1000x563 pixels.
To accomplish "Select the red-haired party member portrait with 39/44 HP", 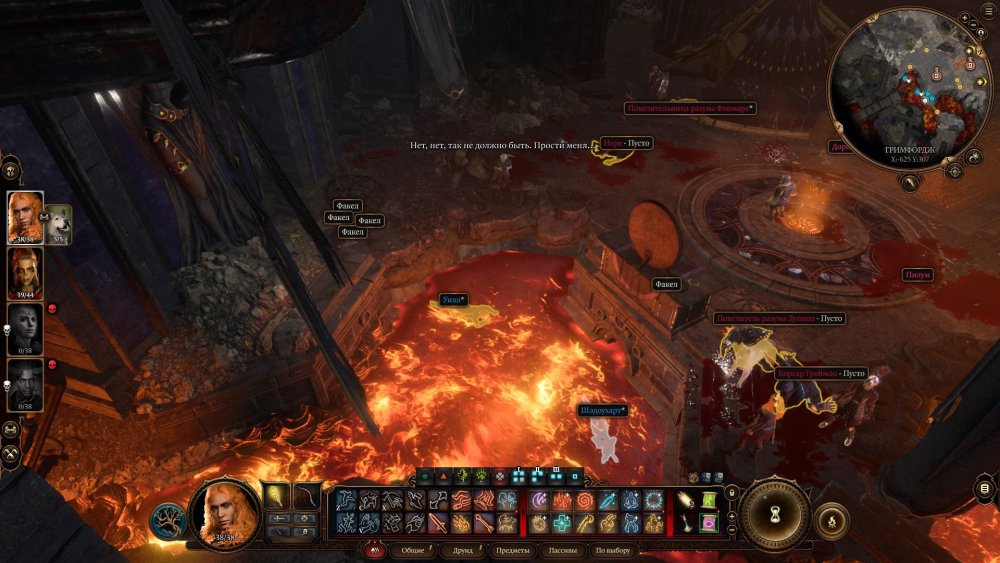I will pos(25,270).
